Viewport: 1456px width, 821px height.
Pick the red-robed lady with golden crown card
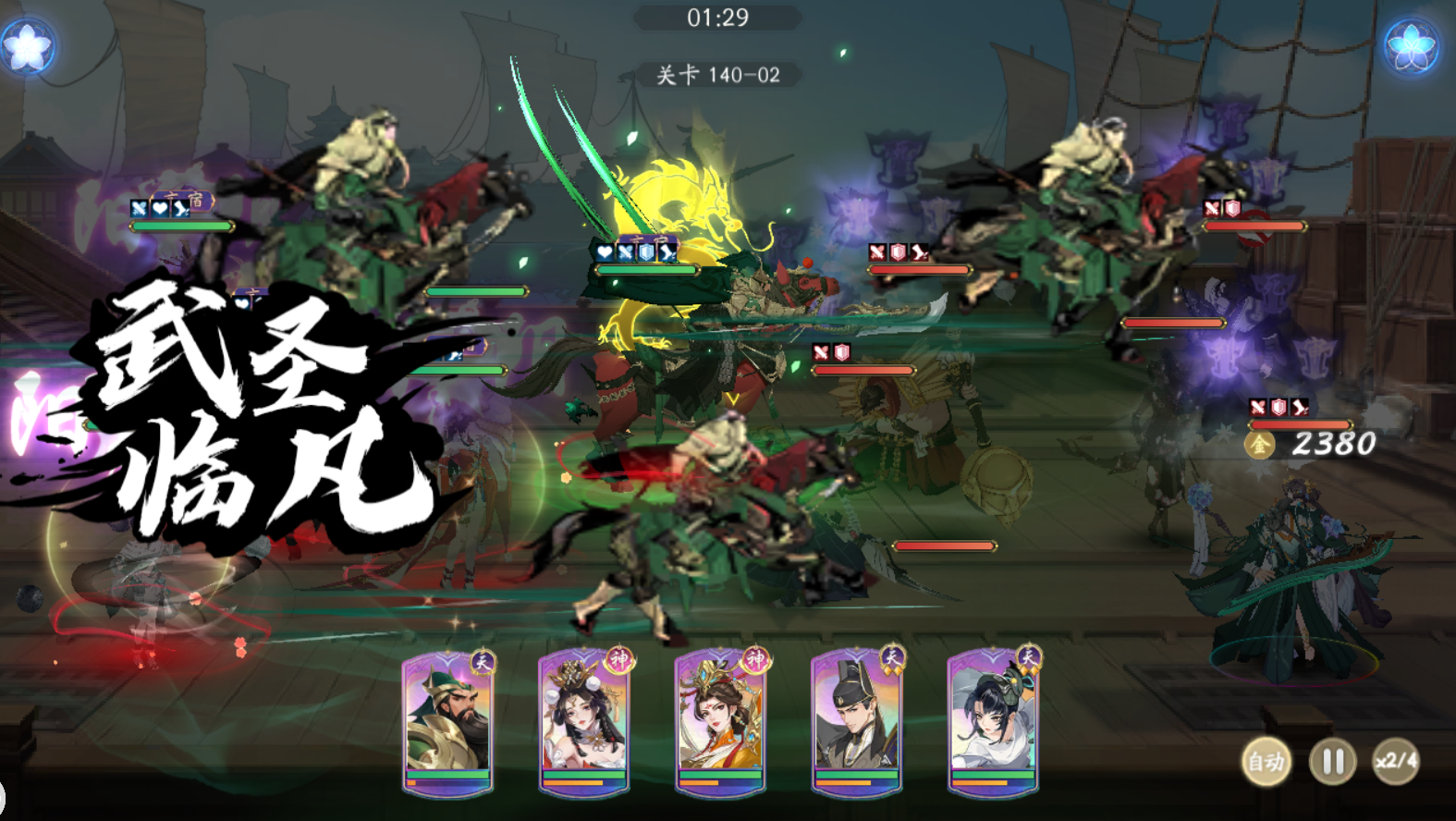point(720,721)
